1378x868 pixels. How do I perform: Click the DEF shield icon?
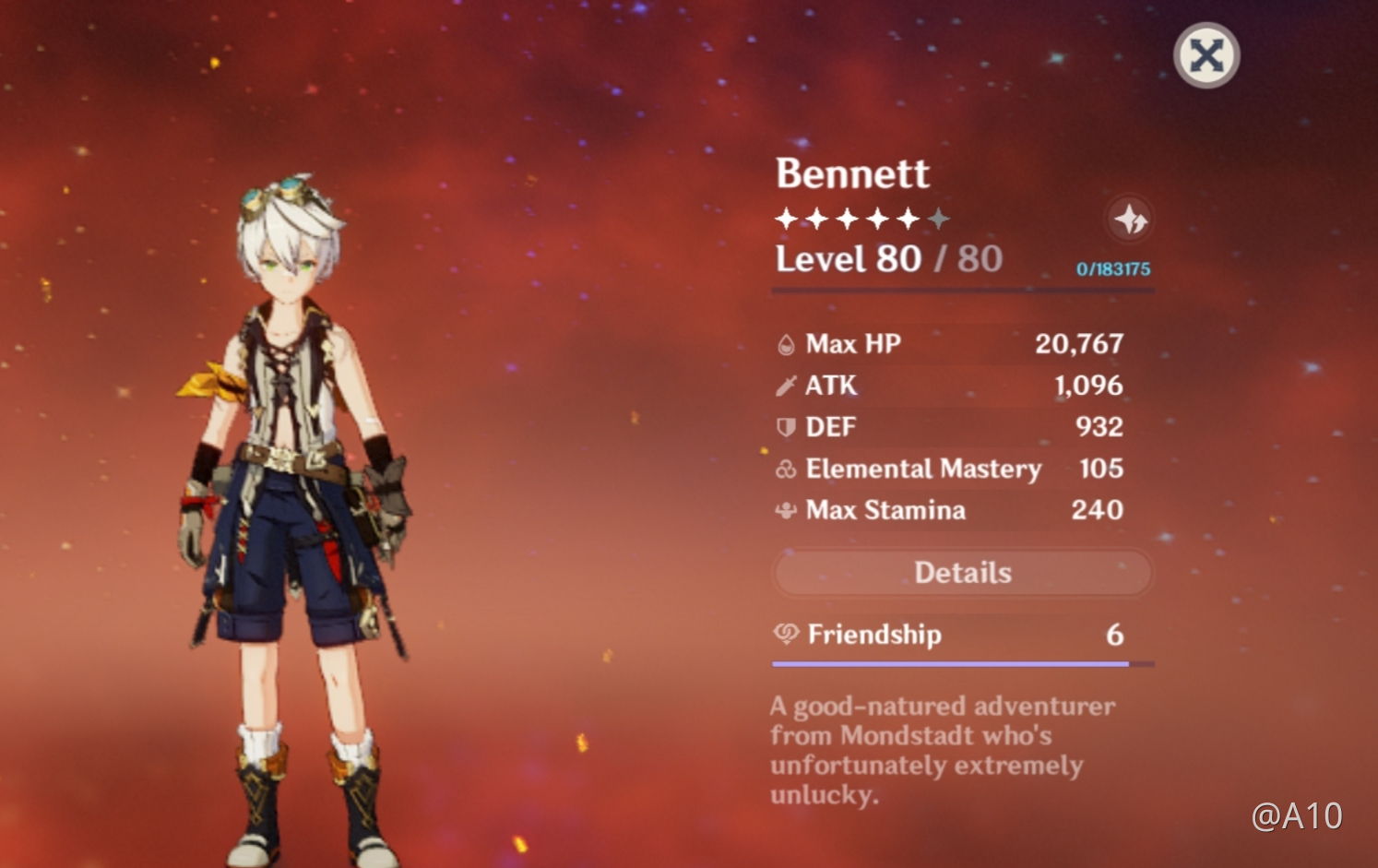click(x=785, y=427)
